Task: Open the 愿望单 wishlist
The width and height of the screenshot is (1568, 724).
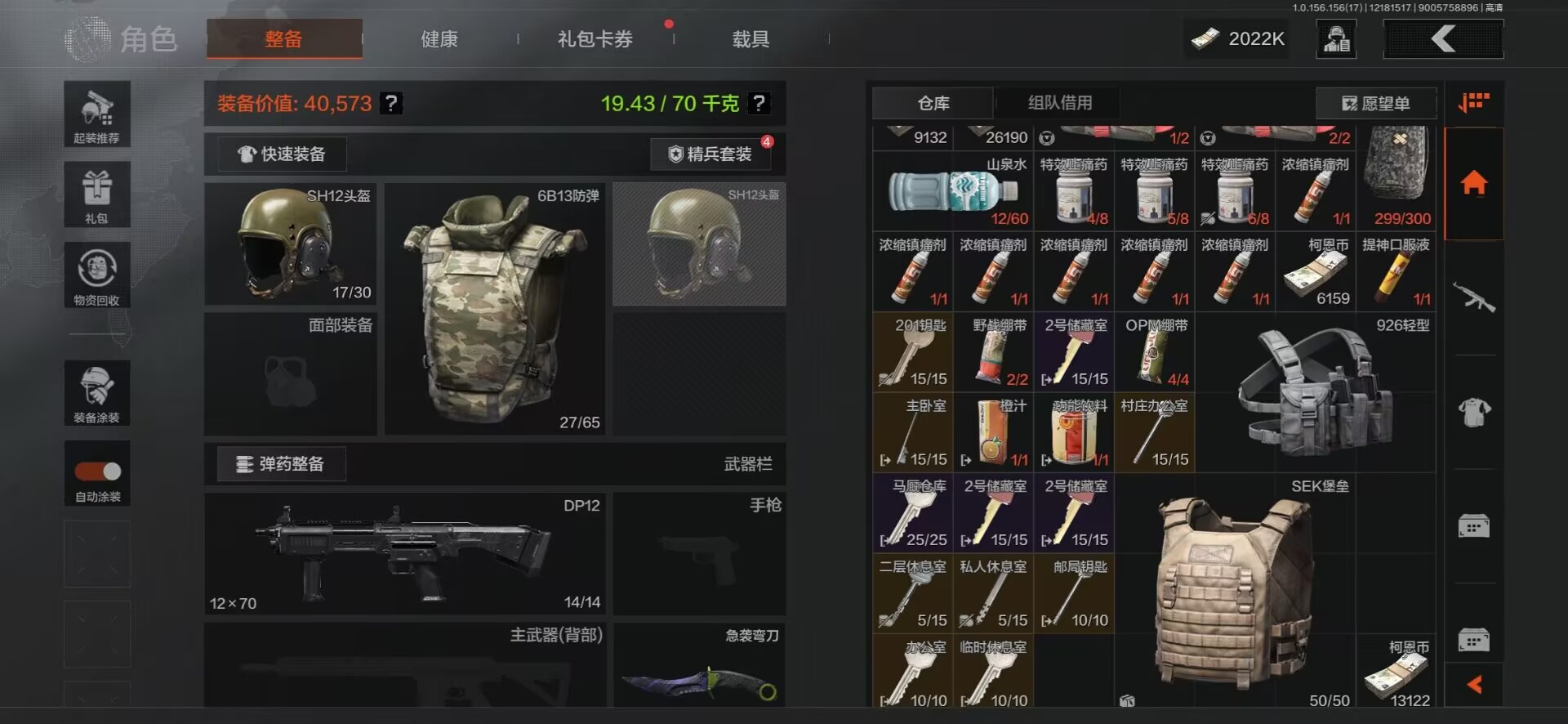Action: pos(1376,104)
